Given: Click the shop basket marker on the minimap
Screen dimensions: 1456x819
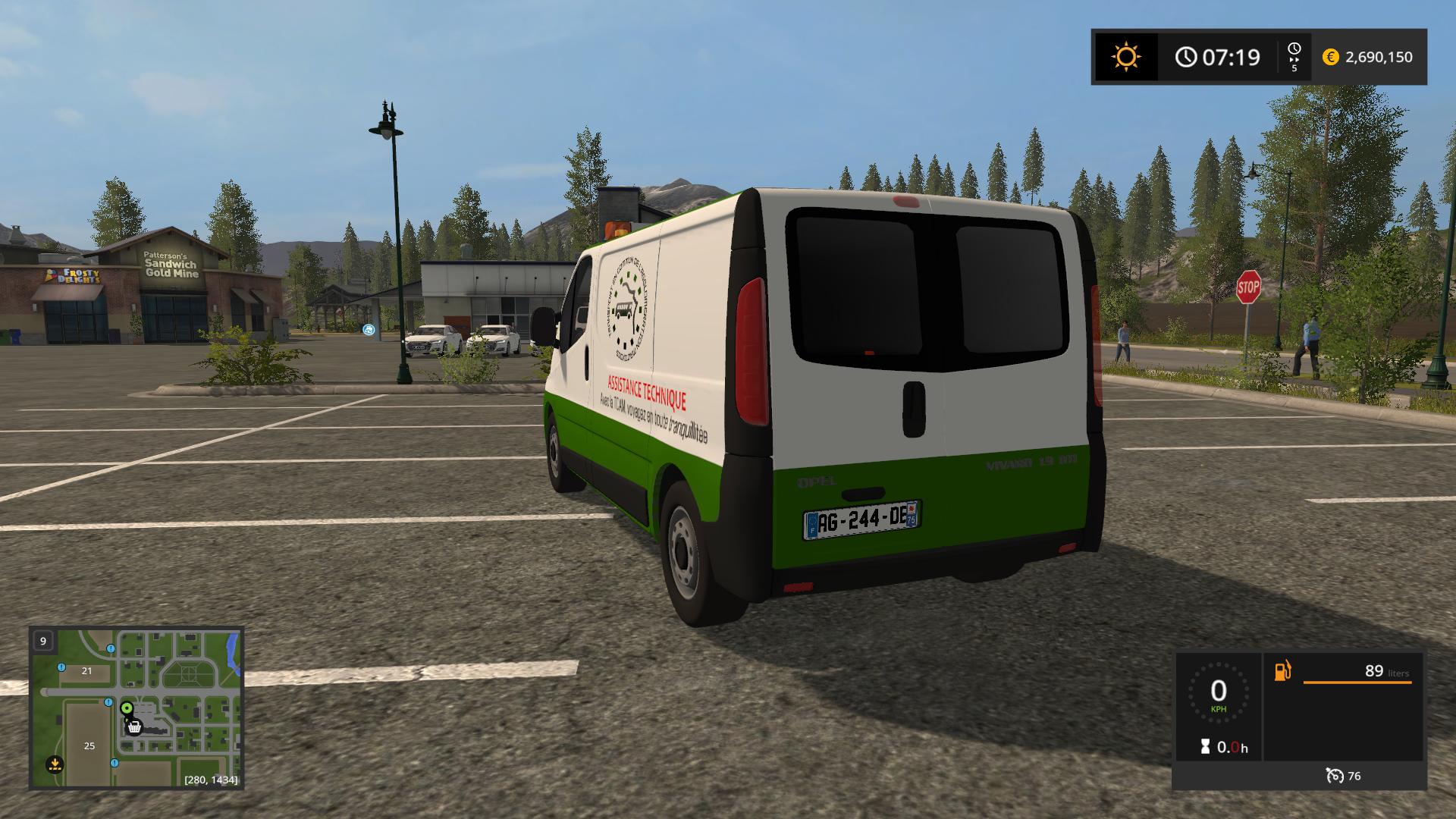Looking at the screenshot, I should pyautogui.click(x=134, y=726).
